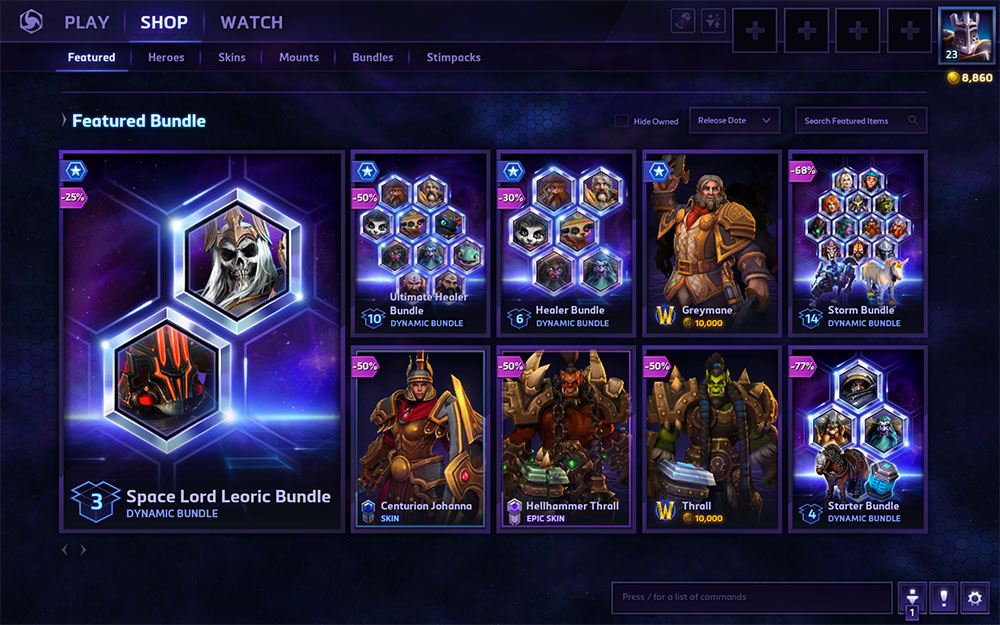
Task: Switch to the Skins tab
Action: pos(232,58)
